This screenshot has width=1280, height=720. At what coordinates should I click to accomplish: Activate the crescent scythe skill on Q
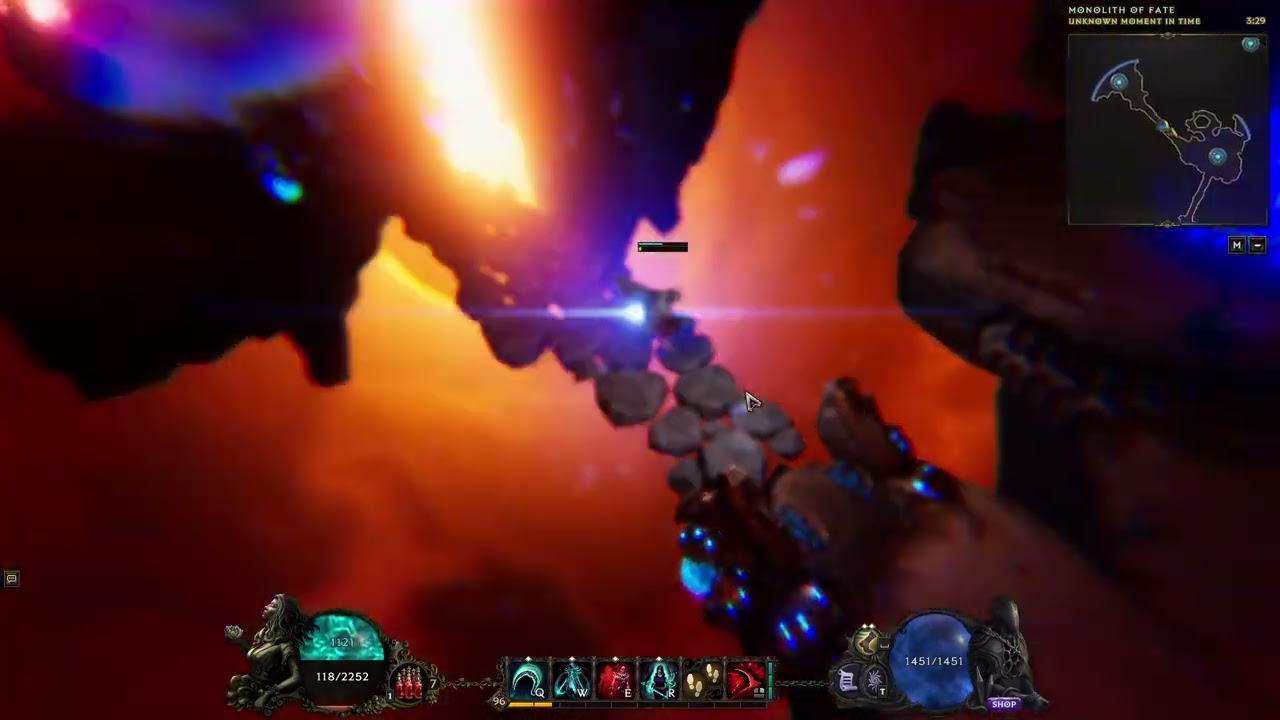(527, 680)
